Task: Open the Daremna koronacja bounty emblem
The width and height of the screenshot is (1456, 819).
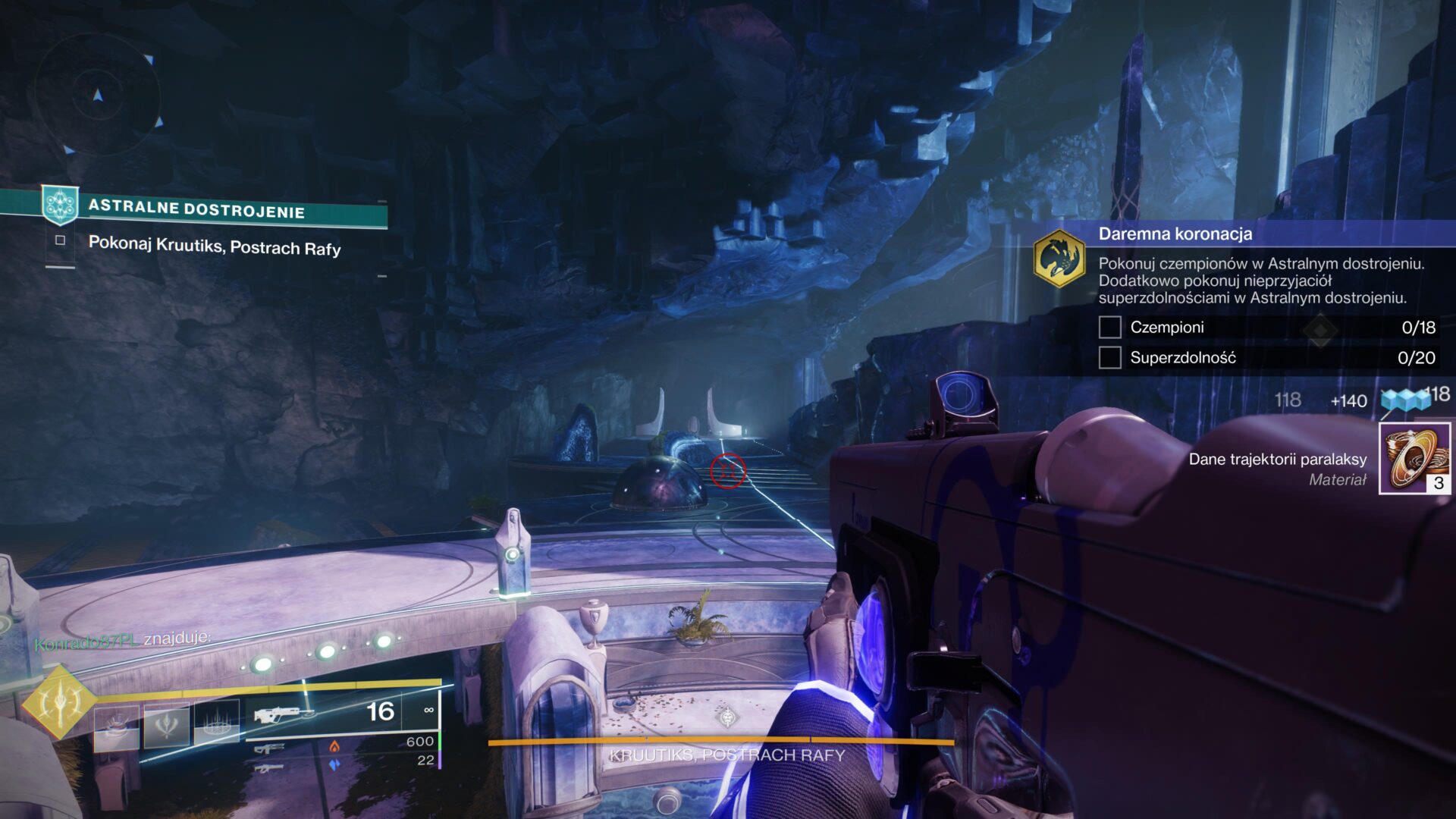Action: point(1059,258)
